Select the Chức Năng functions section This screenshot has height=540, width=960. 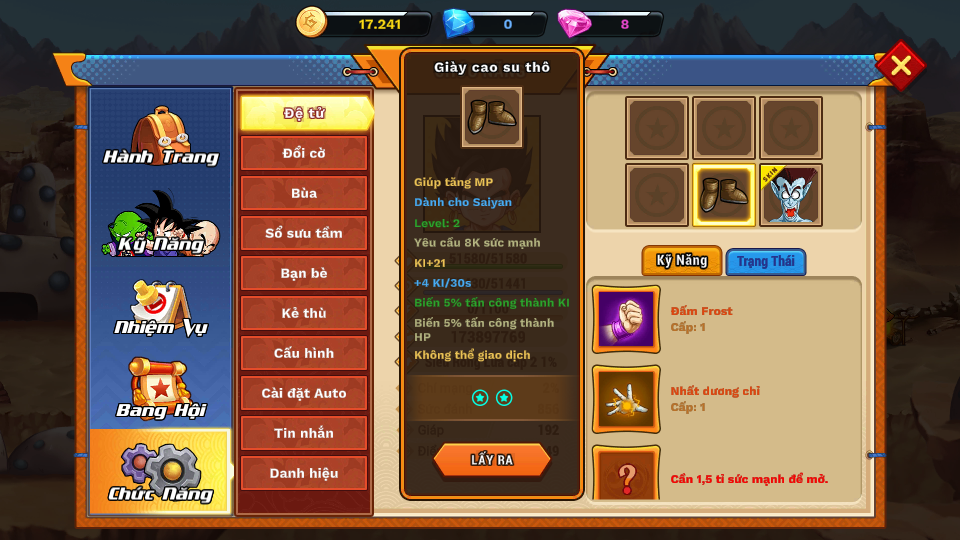(x=160, y=472)
